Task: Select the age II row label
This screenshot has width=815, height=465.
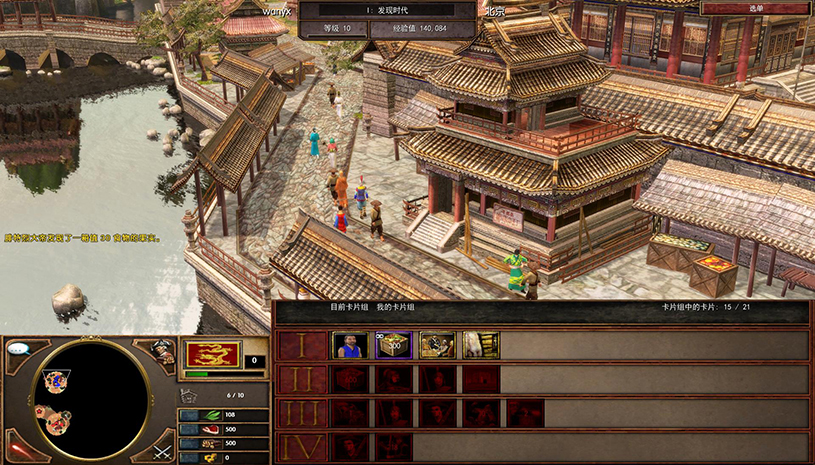Action: click(300, 380)
